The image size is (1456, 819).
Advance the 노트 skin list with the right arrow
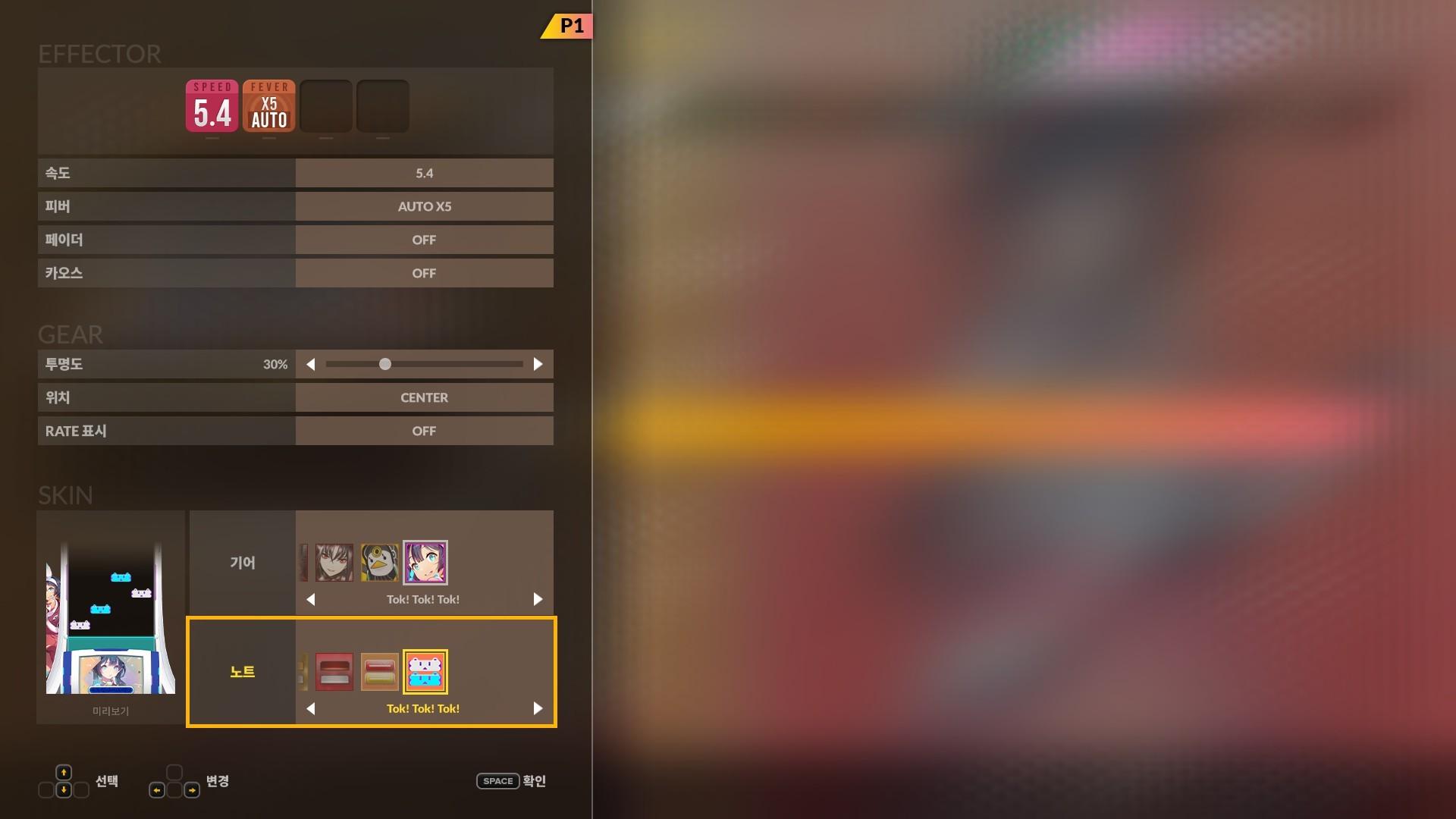[538, 708]
